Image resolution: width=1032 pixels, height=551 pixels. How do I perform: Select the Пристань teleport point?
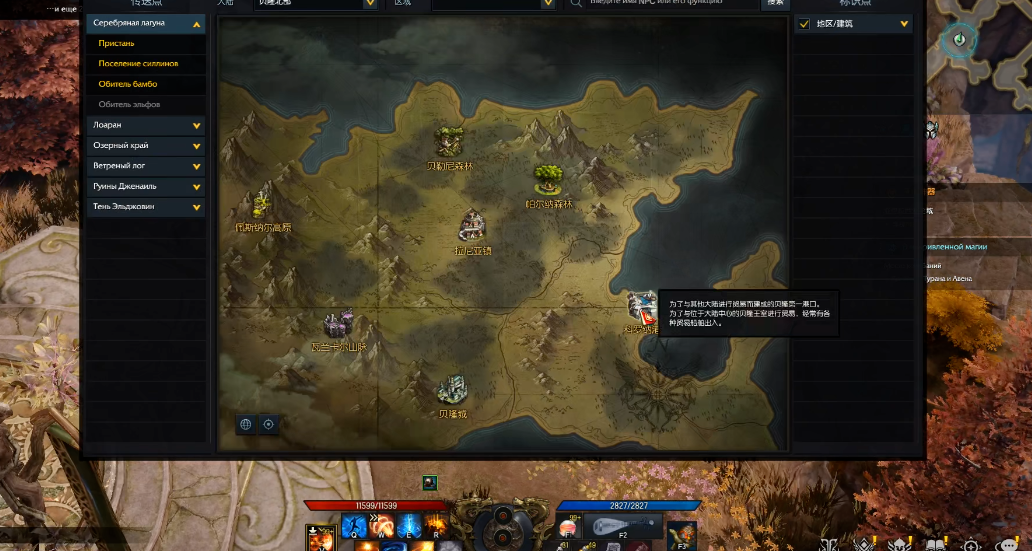coord(117,44)
